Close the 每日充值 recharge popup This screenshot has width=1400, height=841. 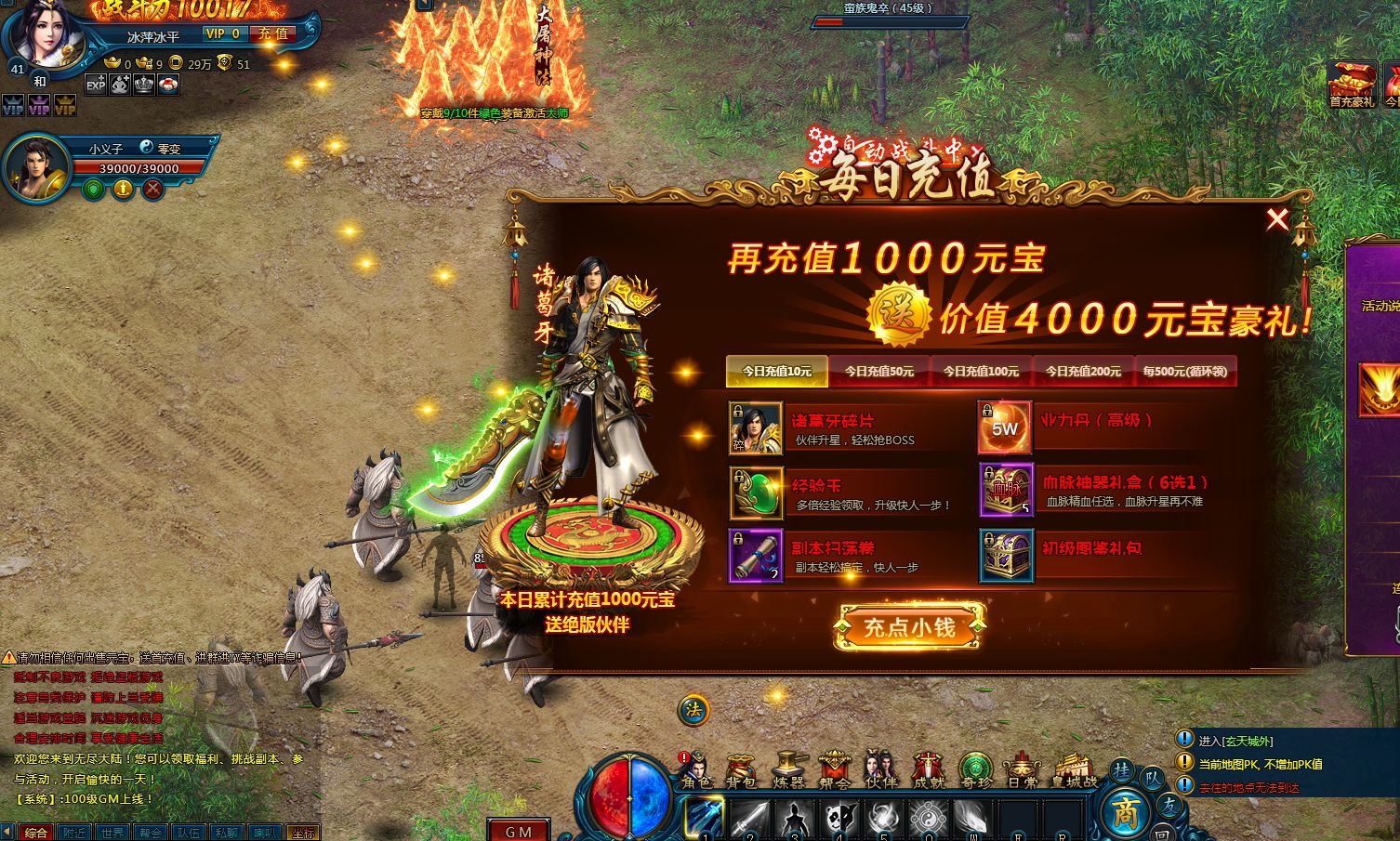coord(1277,219)
